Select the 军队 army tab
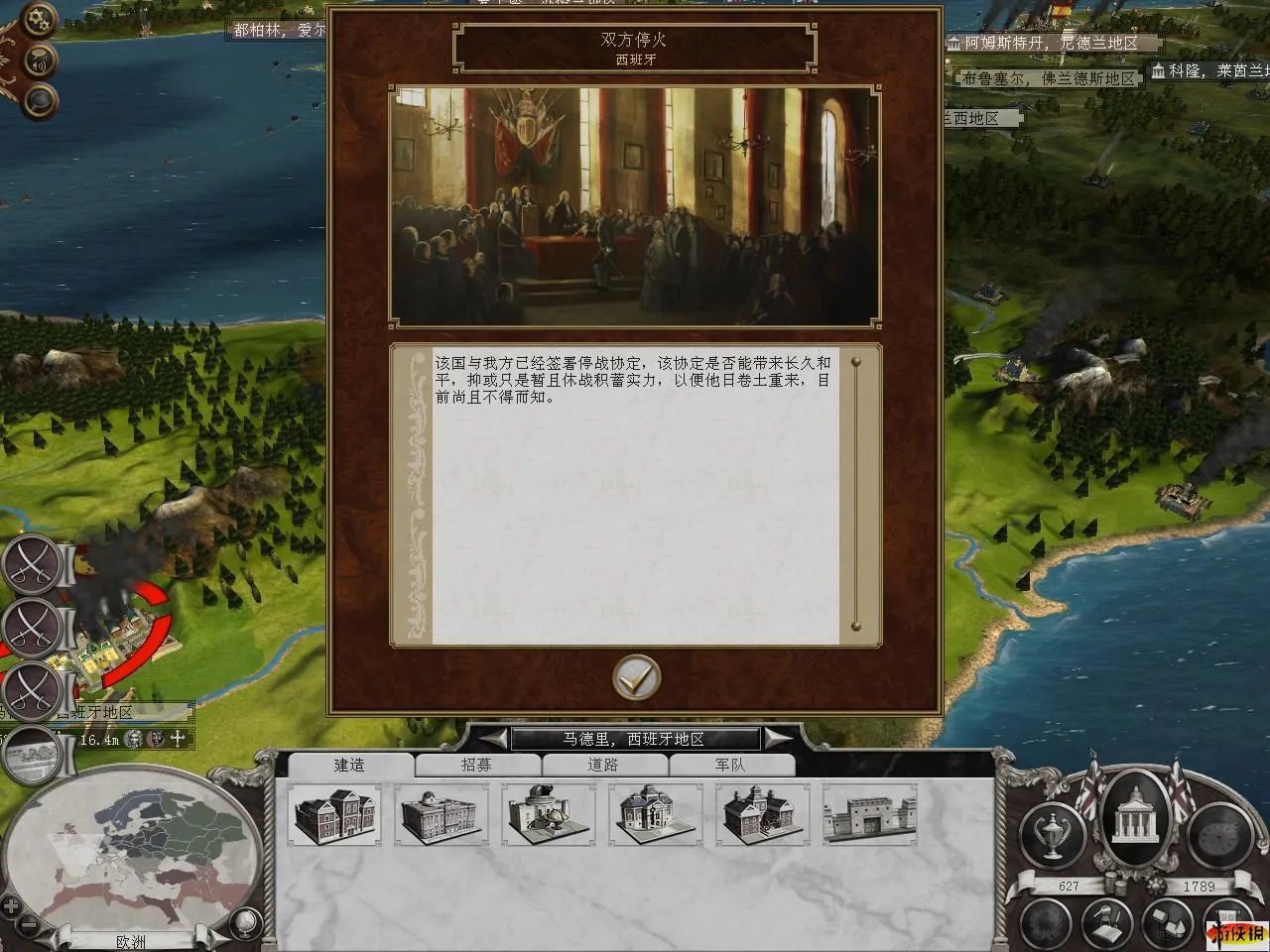This screenshot has width=1270, height=952. tap(730, 766)
